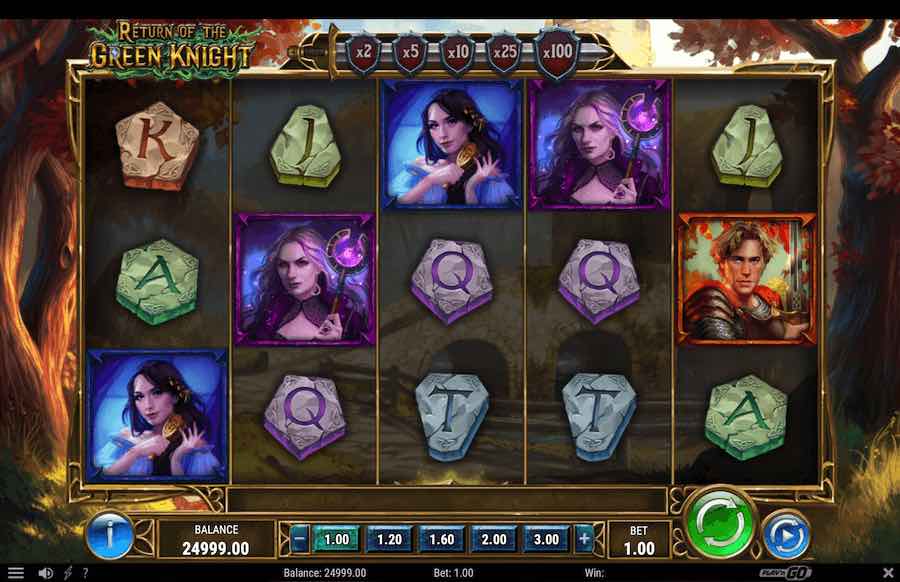Pick the 2.00 bet value
This screenshot has width=900, height=582.
(493, 539)
